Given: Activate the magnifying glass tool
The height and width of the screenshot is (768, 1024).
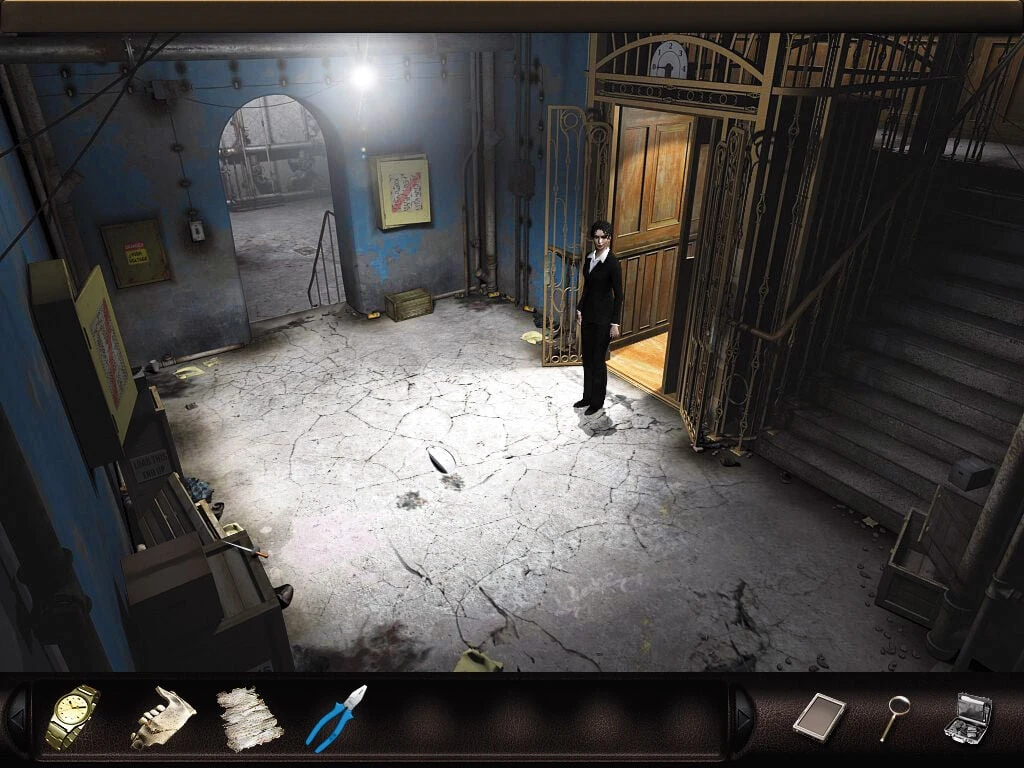Looking at the screenshot, I should 894,717.
